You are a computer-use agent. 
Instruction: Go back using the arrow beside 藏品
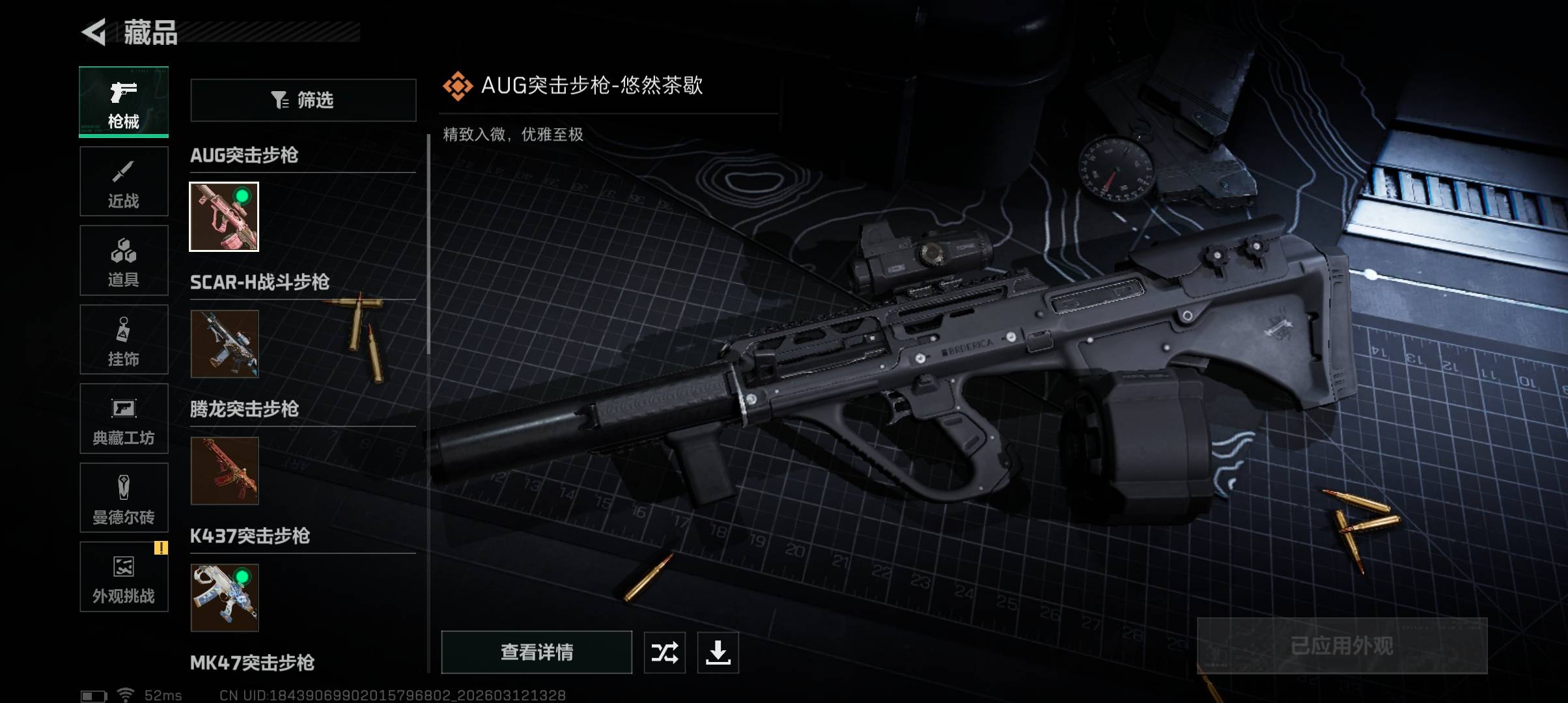coord(94,33)
